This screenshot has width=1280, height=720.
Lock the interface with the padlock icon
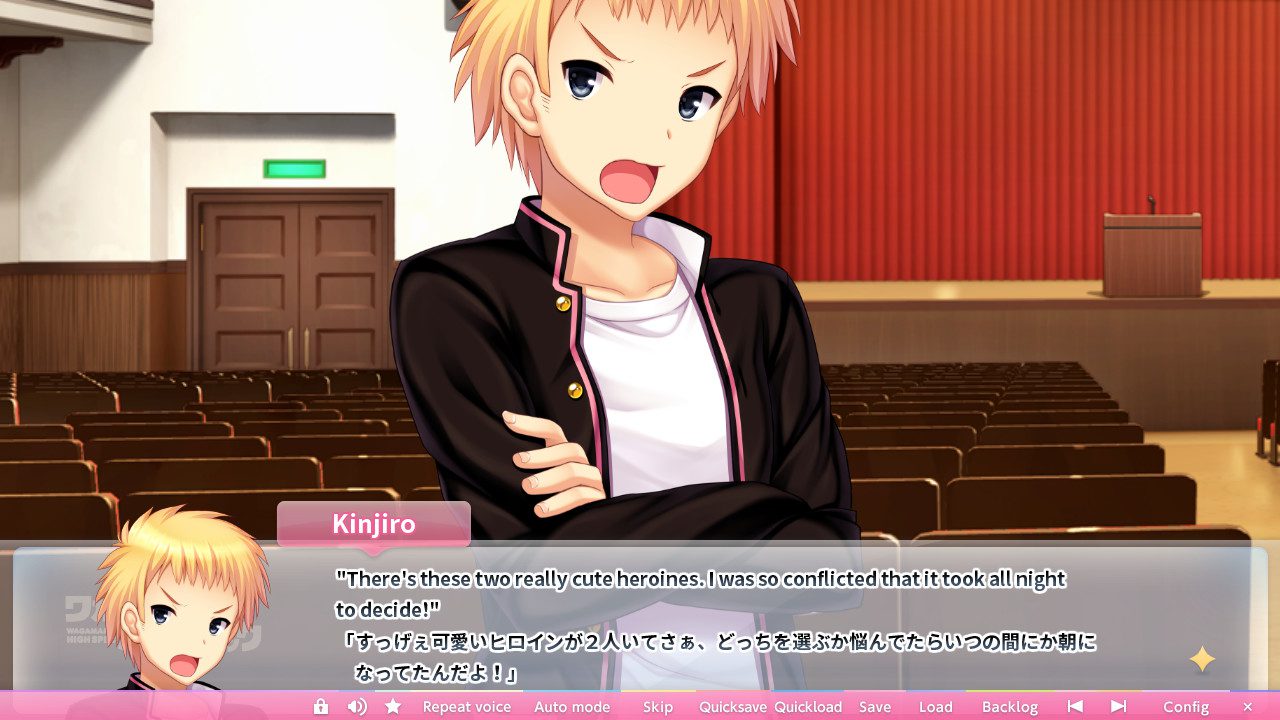point(319,706)
